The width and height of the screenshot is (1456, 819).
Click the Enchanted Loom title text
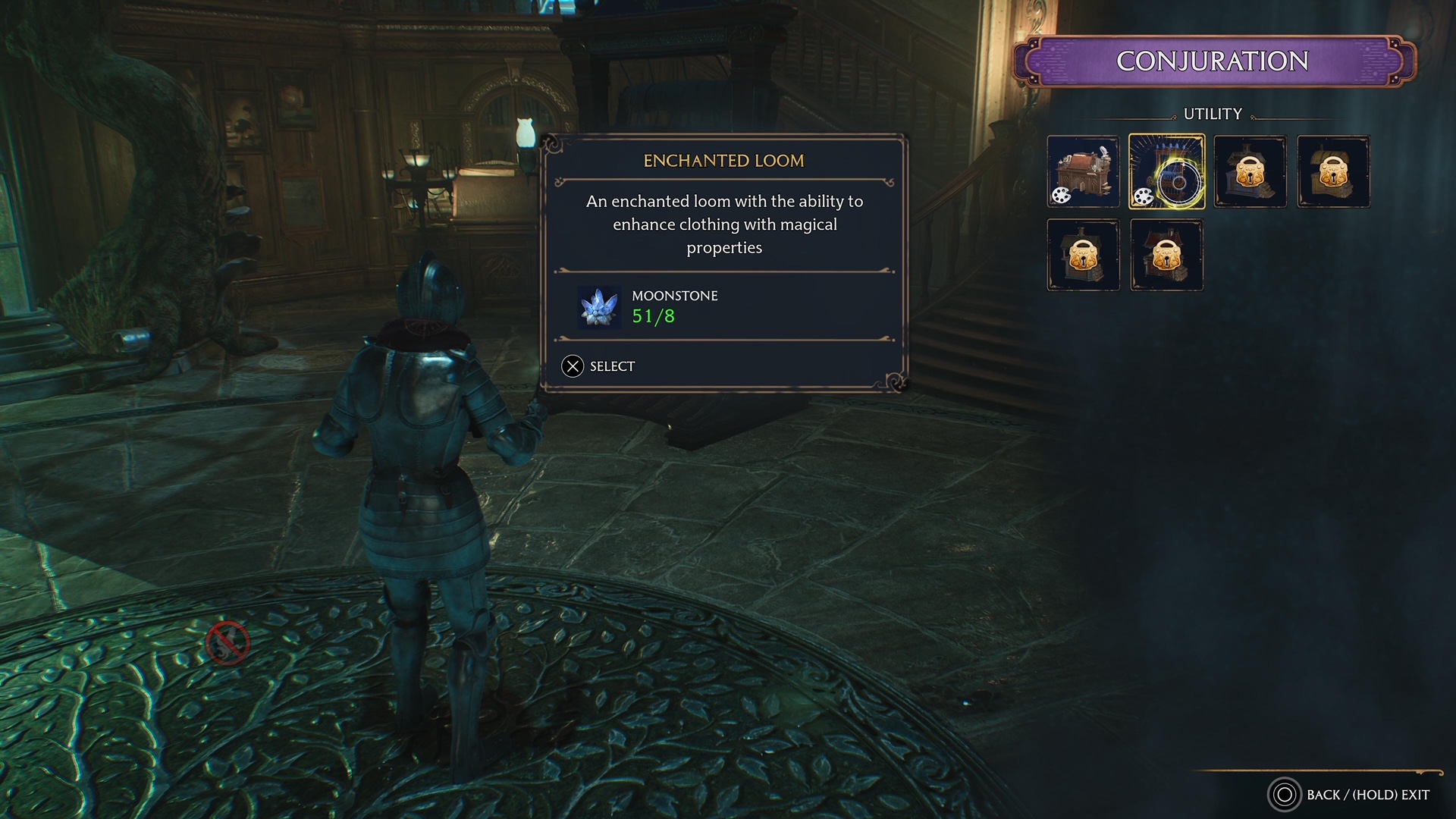point(723,160)
